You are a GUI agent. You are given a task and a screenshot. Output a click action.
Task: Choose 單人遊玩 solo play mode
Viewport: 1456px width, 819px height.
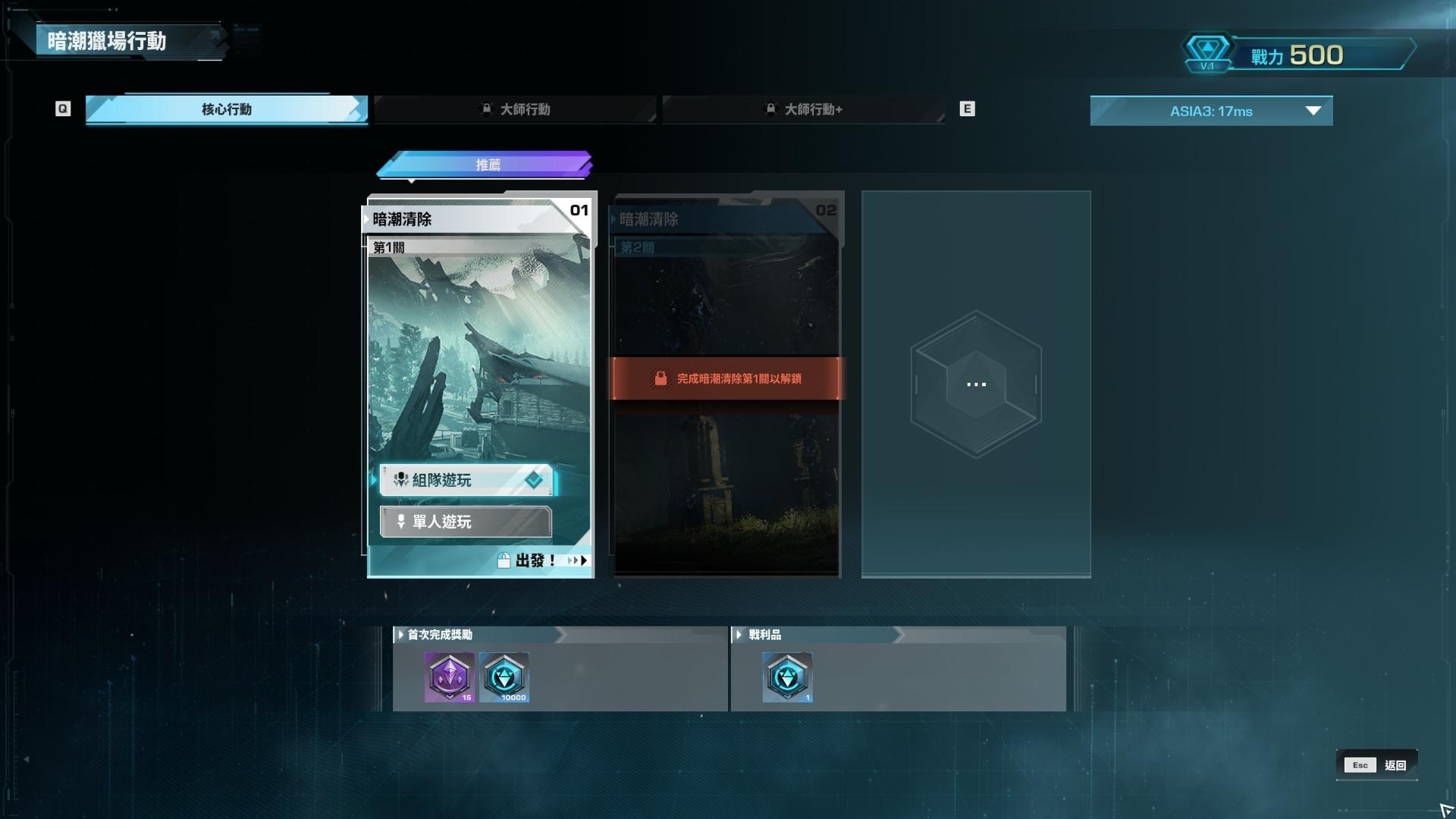[x=466, y=522]
